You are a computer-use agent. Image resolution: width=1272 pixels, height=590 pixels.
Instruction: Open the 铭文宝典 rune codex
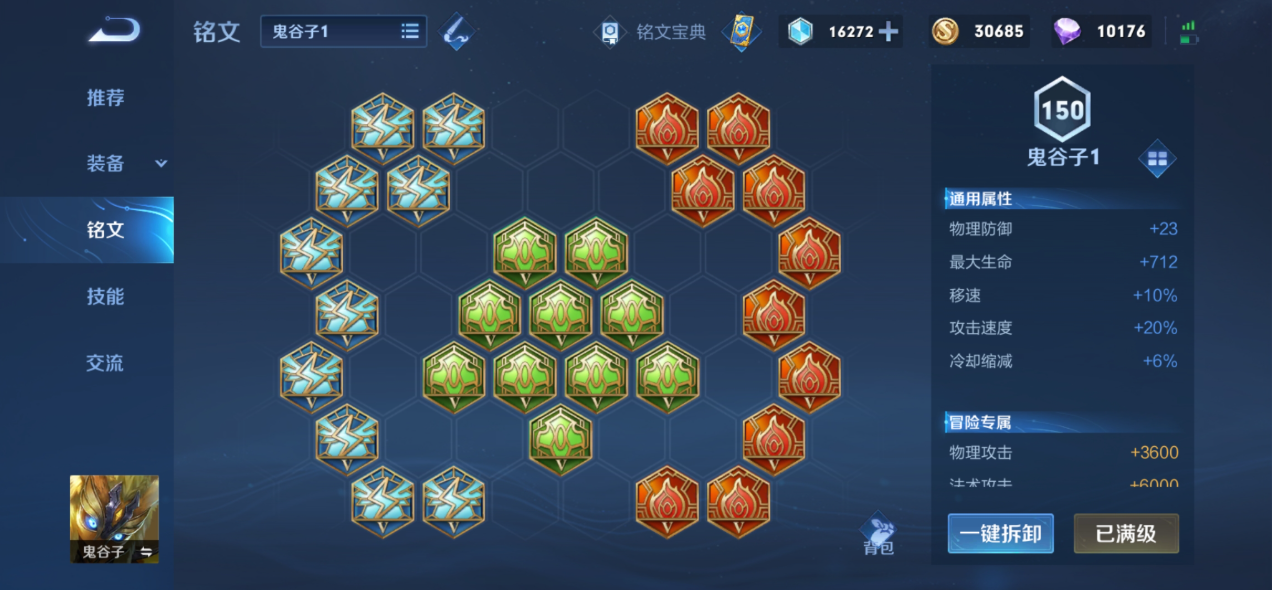[x=652, y=32]
